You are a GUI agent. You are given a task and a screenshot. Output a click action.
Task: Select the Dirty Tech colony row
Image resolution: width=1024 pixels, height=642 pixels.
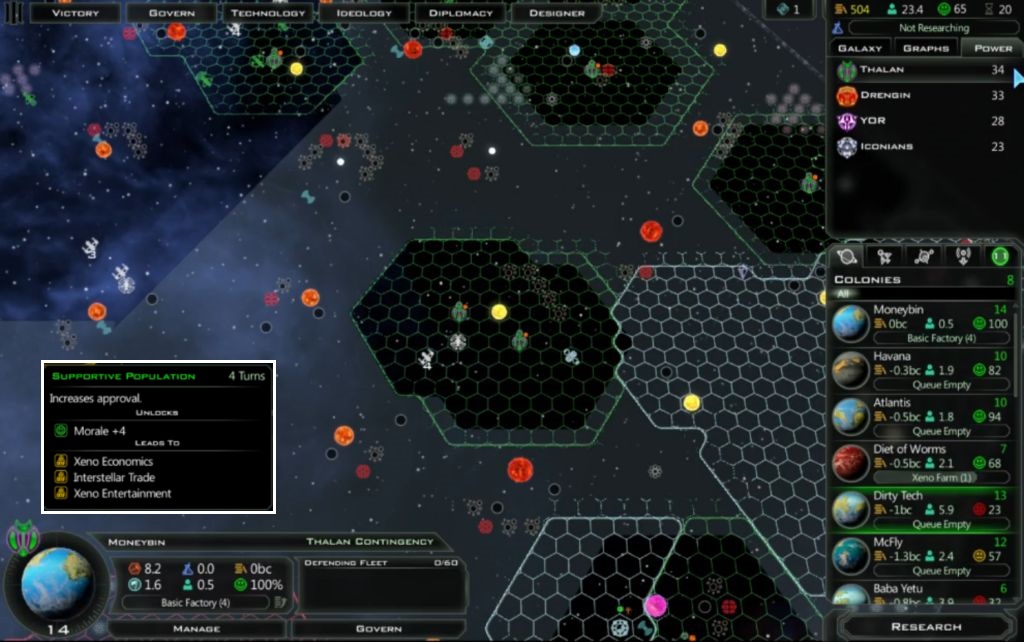point(922,509)
